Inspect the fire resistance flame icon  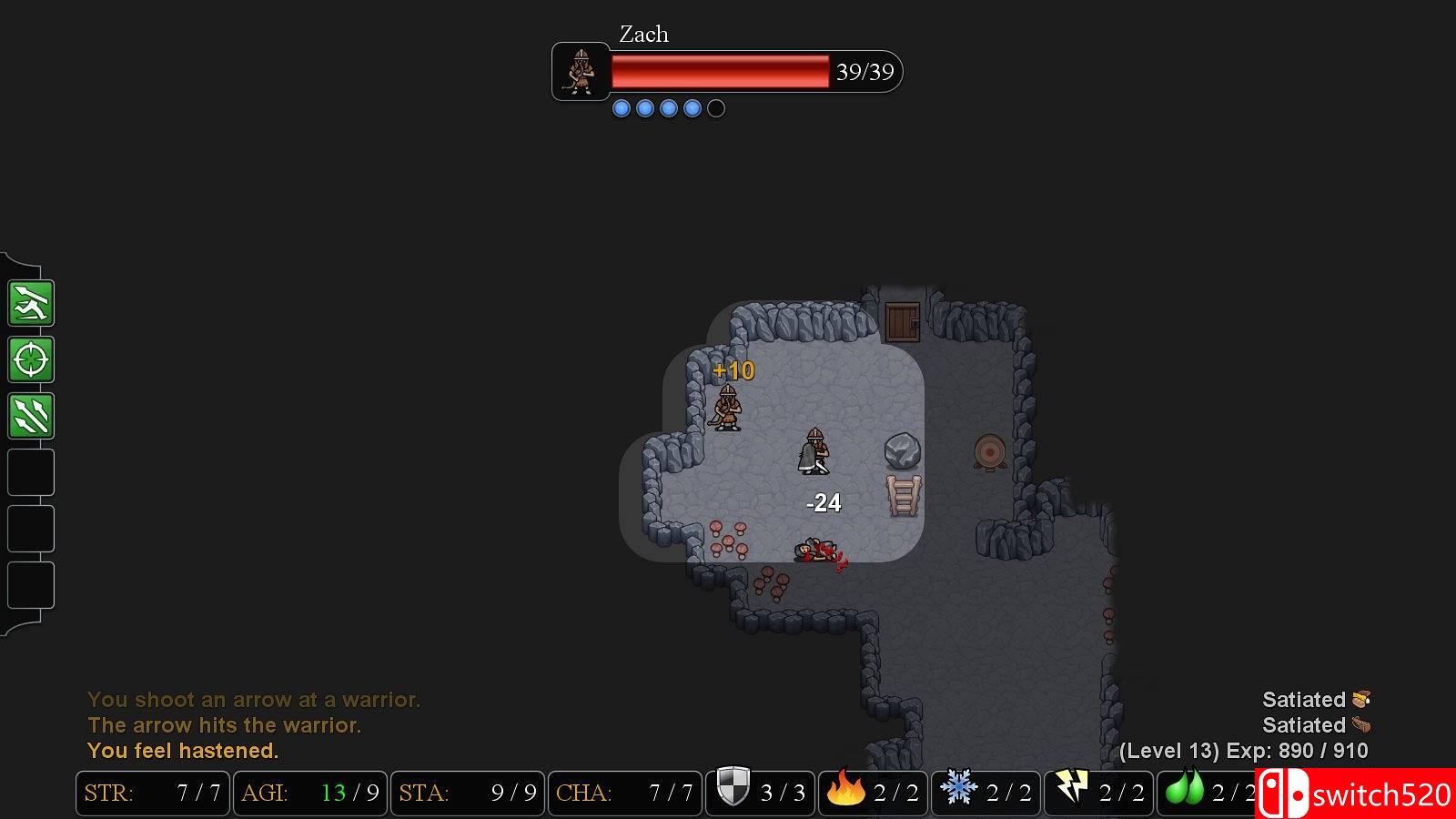tap(845, 789)
